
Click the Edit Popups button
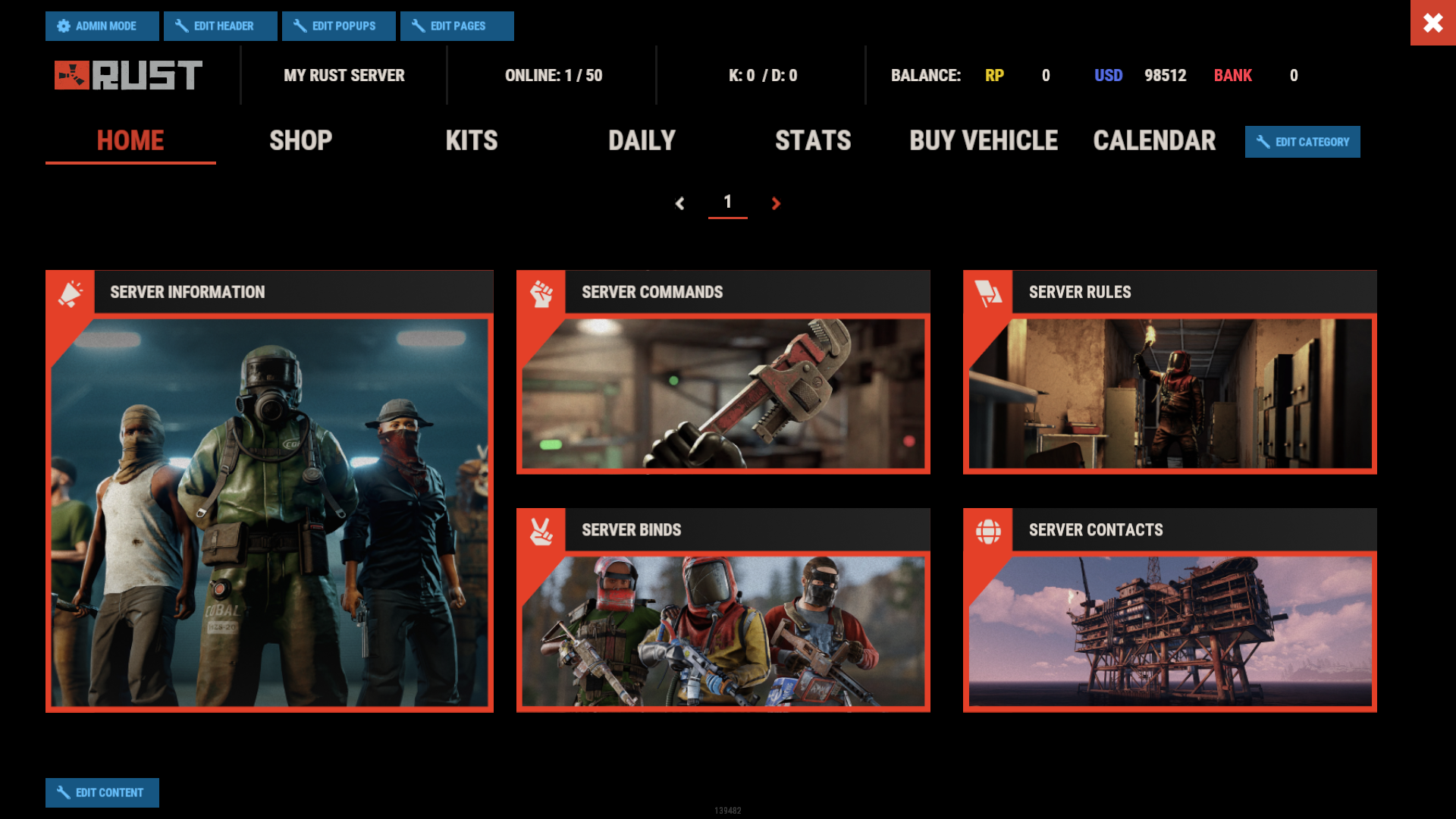(338, 26)
